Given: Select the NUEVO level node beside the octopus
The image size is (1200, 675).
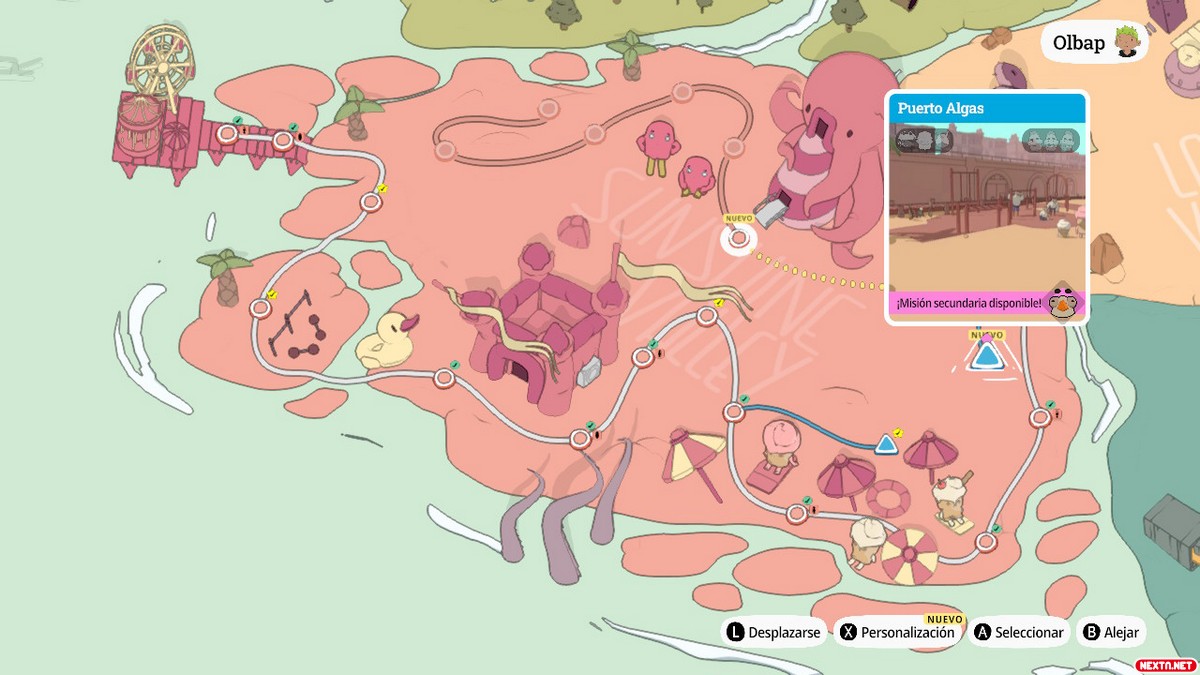Looking at the screenshot, I should [x=739, y=239].
